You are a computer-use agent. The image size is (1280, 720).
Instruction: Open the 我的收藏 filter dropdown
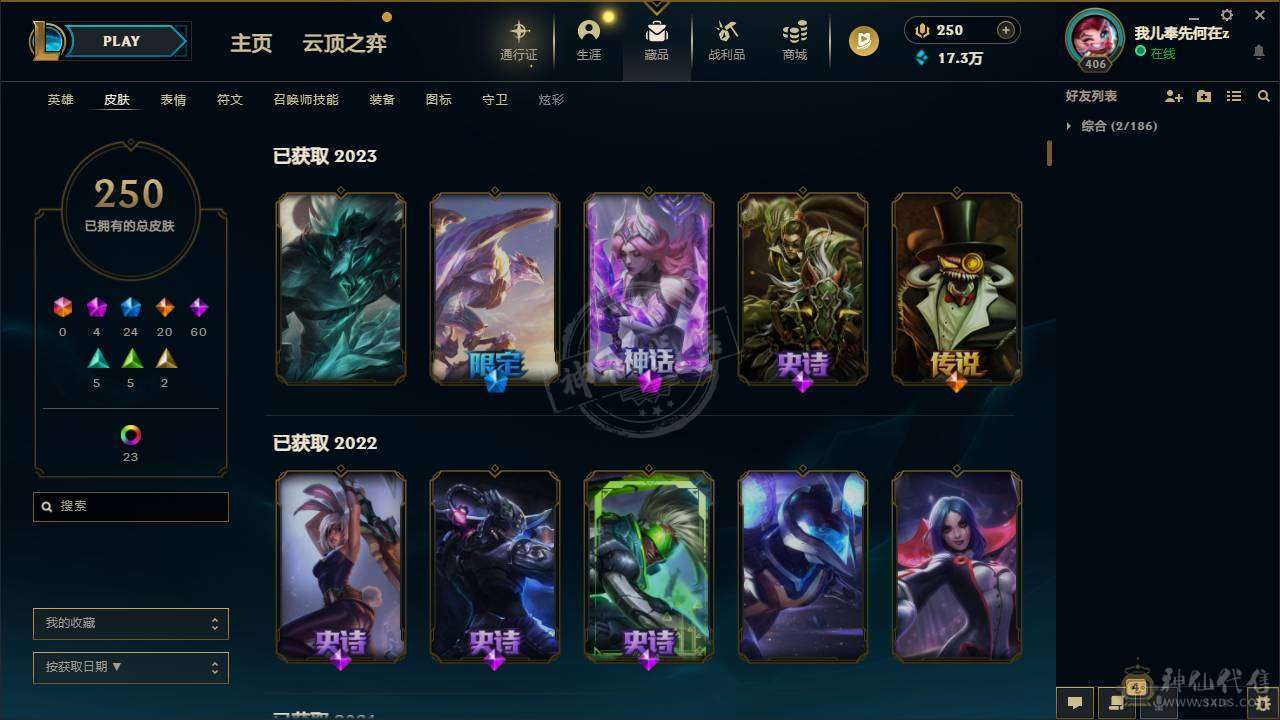pos(130,623)
